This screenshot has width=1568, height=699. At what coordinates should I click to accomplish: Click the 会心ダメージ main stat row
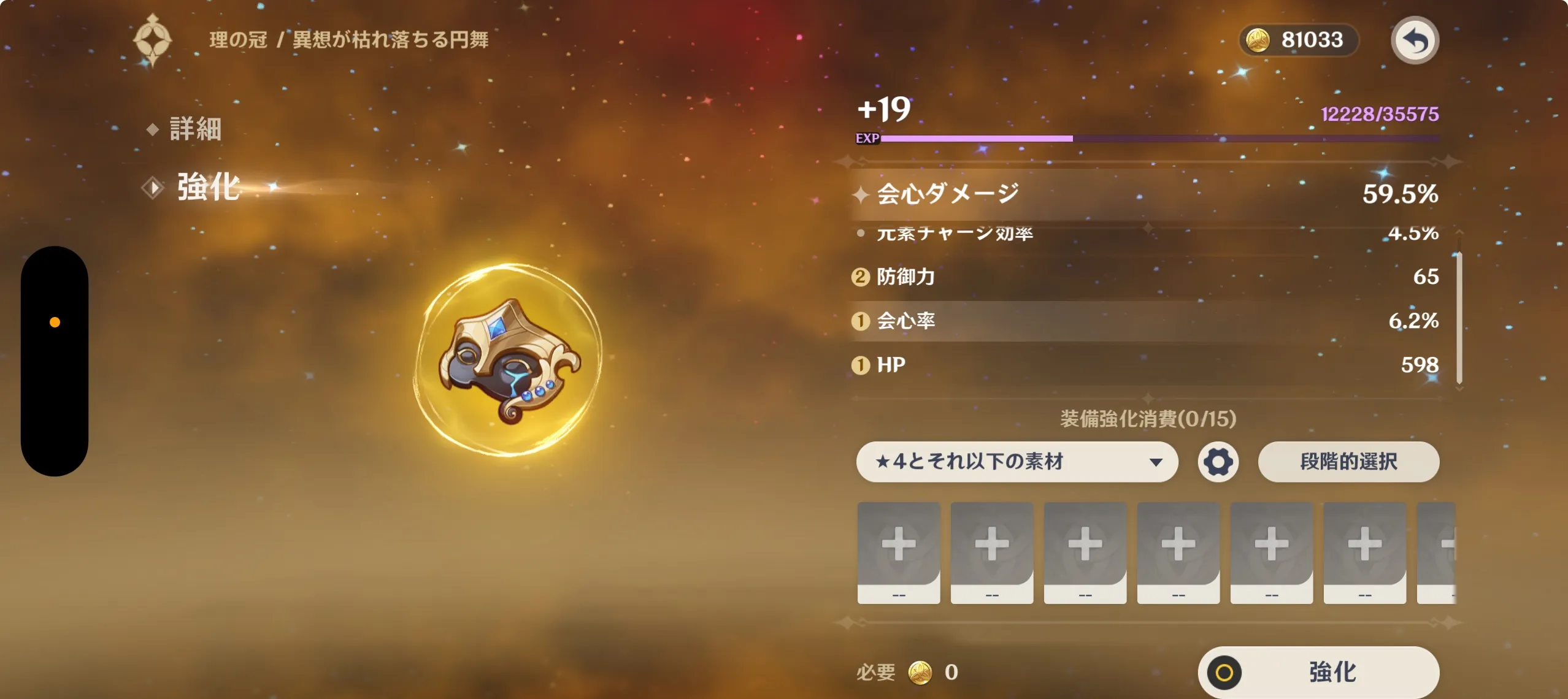tap(1145, 194)
